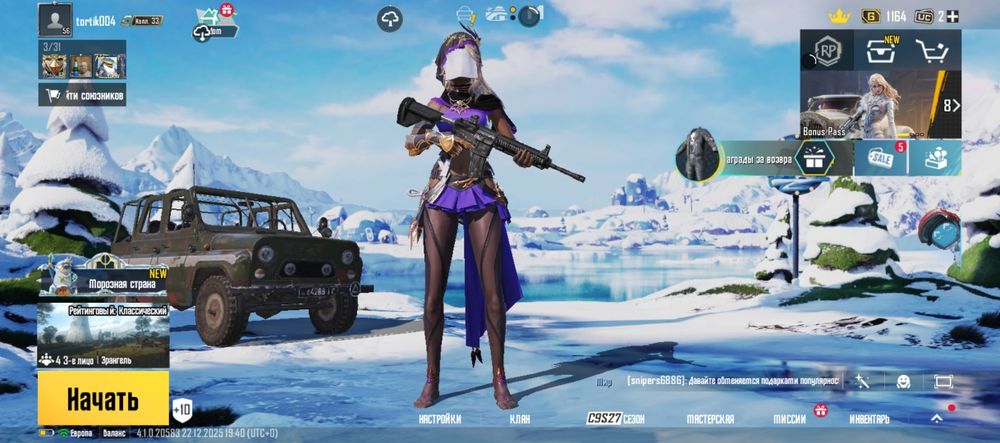Start the match with the Начать button

pos(102,400)
